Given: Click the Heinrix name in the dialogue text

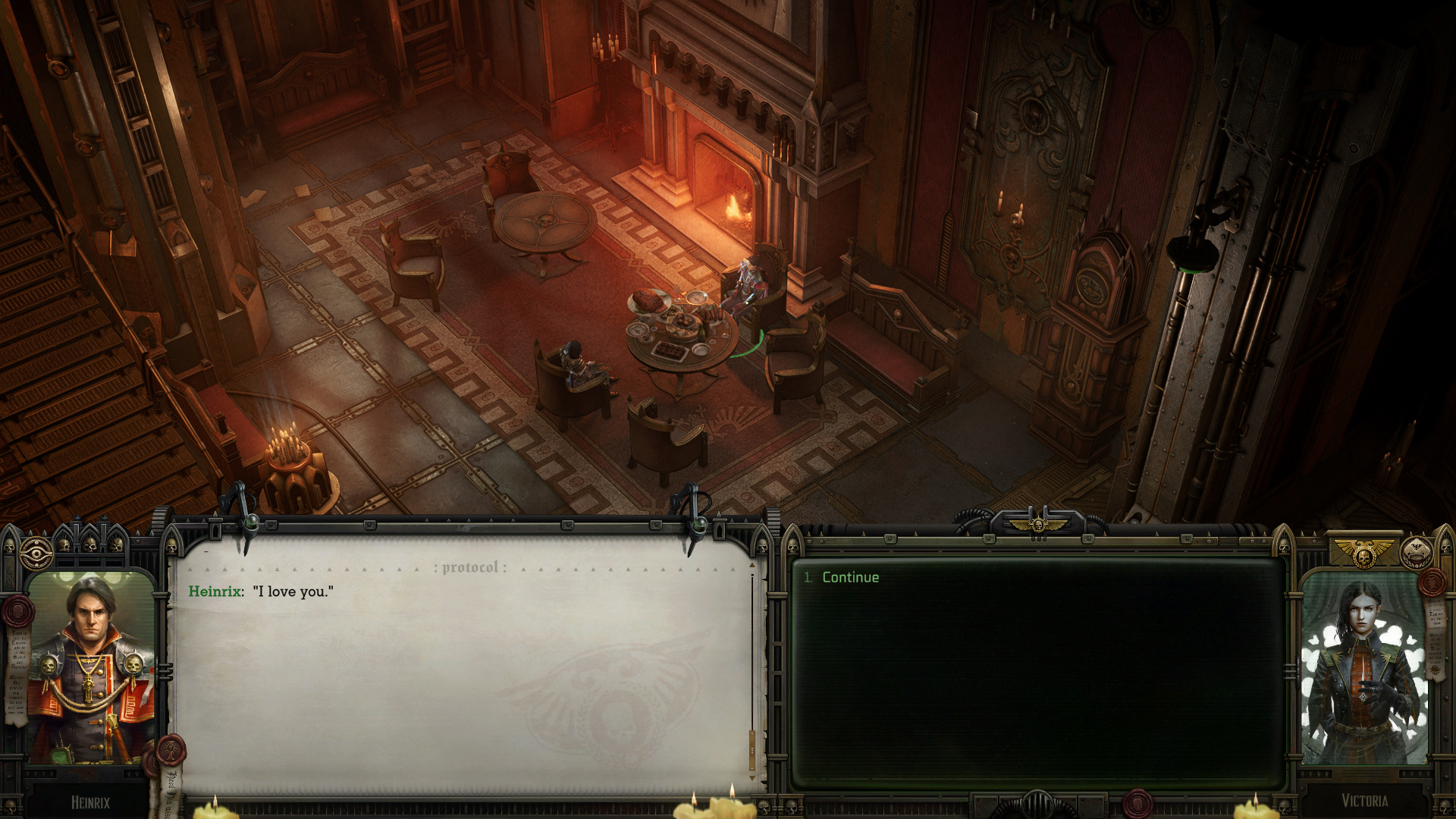Looking at the screenshot, I should [214, 591].
